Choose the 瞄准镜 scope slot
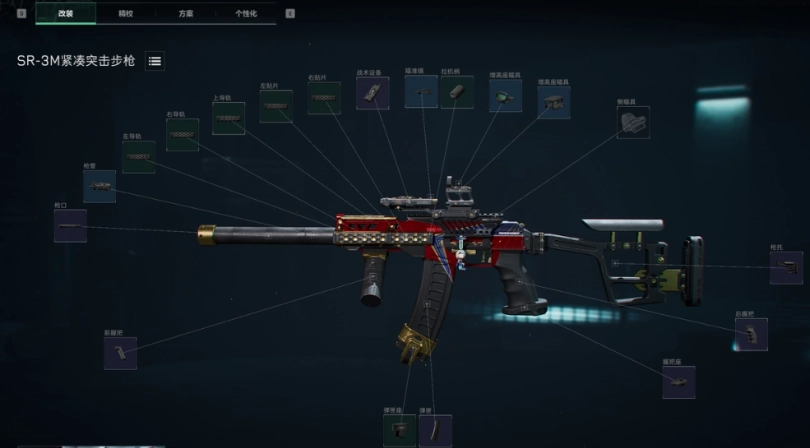Screen dimensions: 810x448 coord(421,92)
